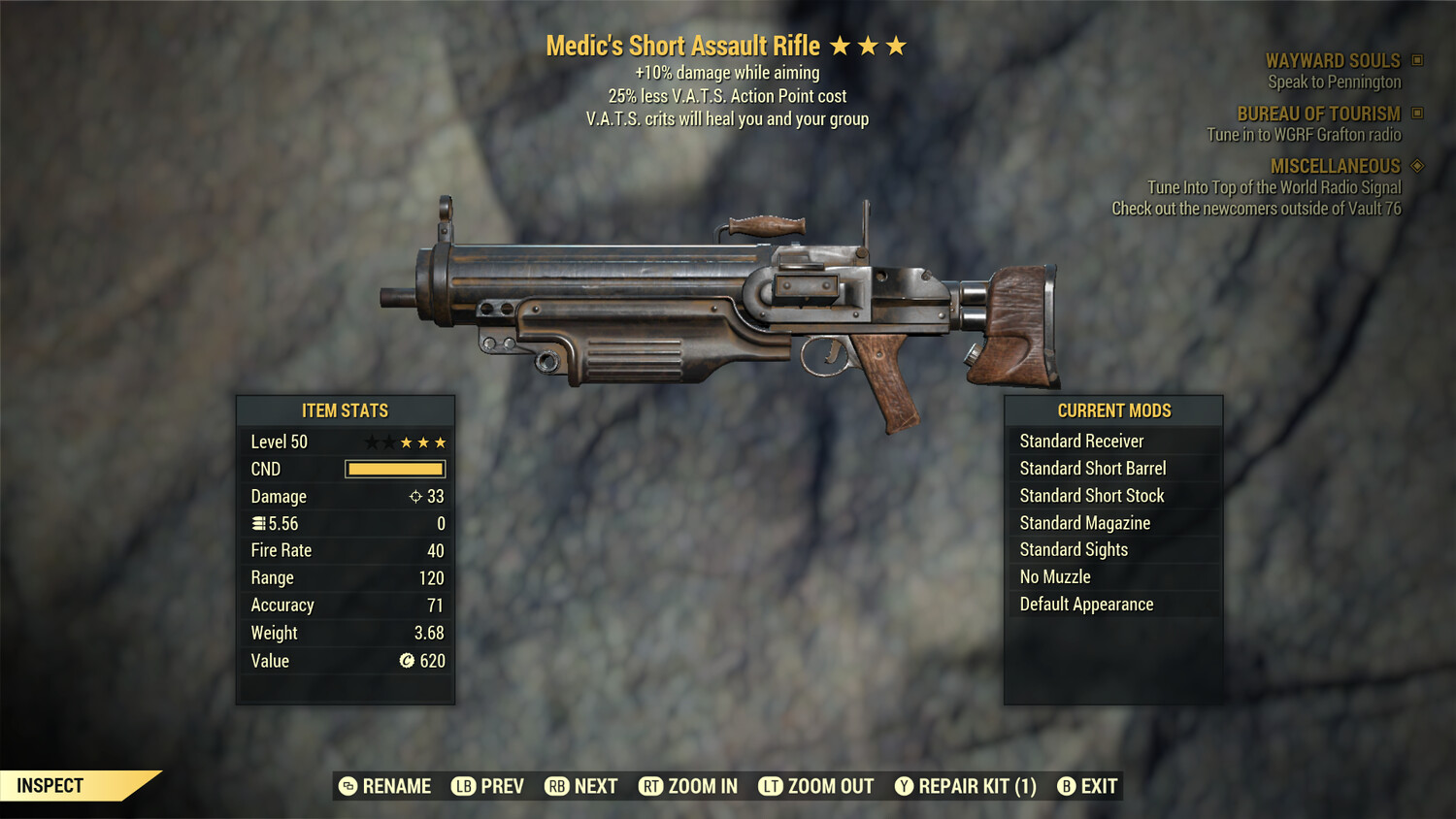
Task: Click the crosshair icon in the Damage row
Action: pos(414,496)
